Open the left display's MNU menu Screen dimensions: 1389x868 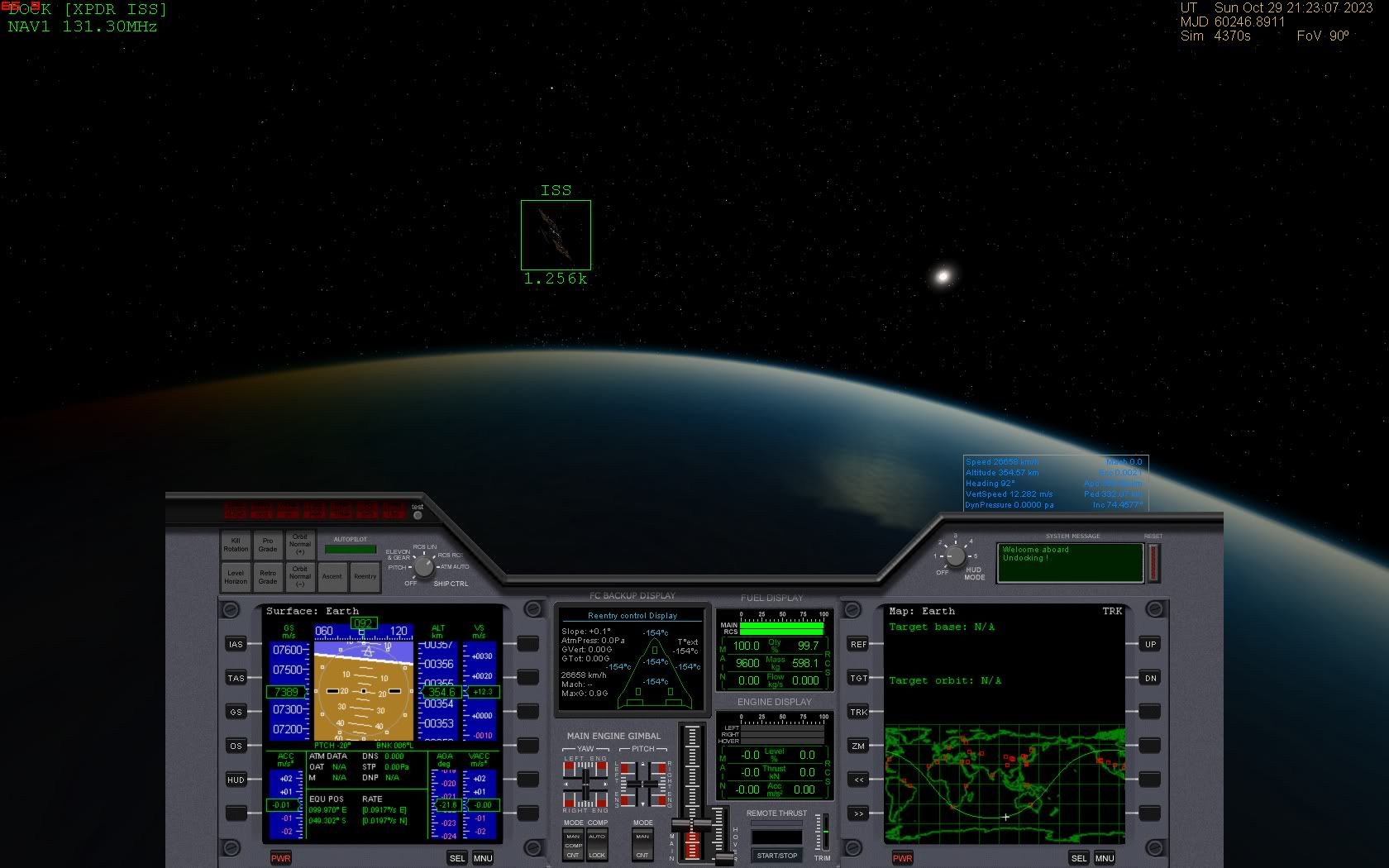483,858
